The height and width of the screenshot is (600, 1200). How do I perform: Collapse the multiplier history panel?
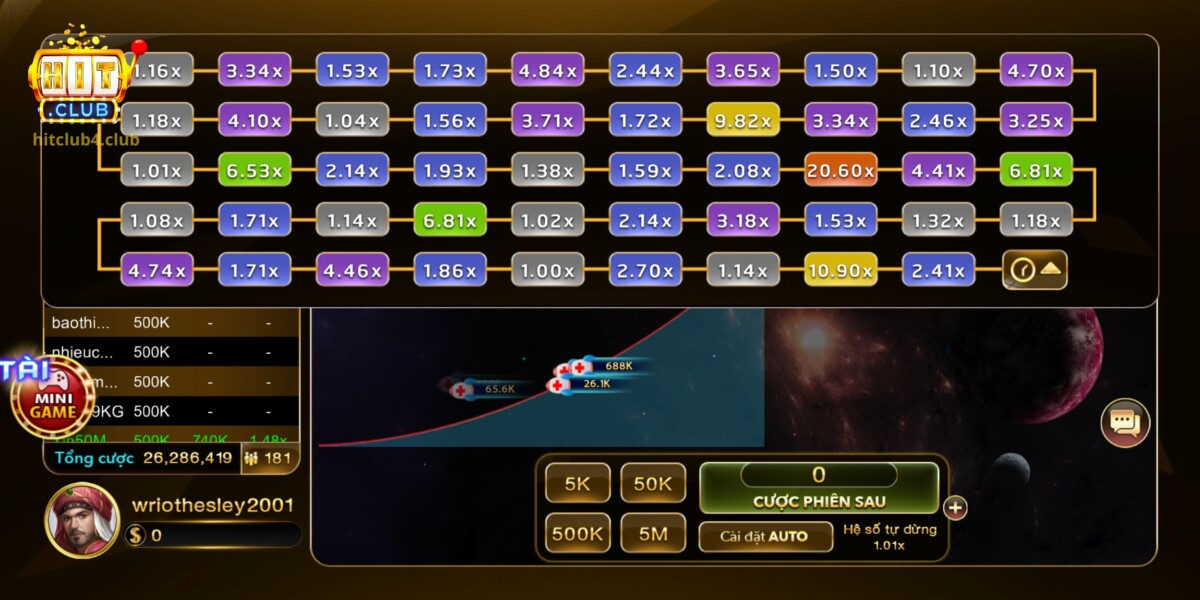[x=1035, y=270]
